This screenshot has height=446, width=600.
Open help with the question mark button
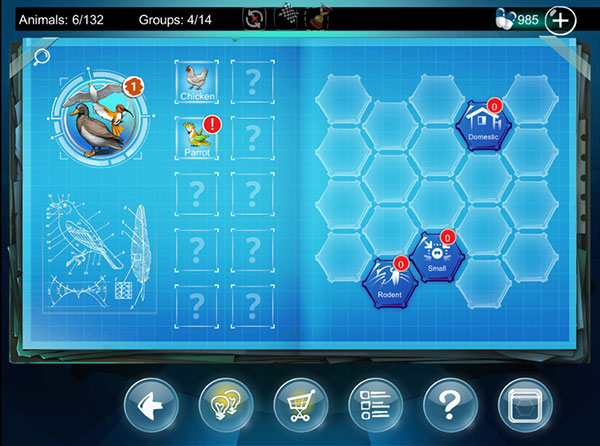tap(451, 407)
